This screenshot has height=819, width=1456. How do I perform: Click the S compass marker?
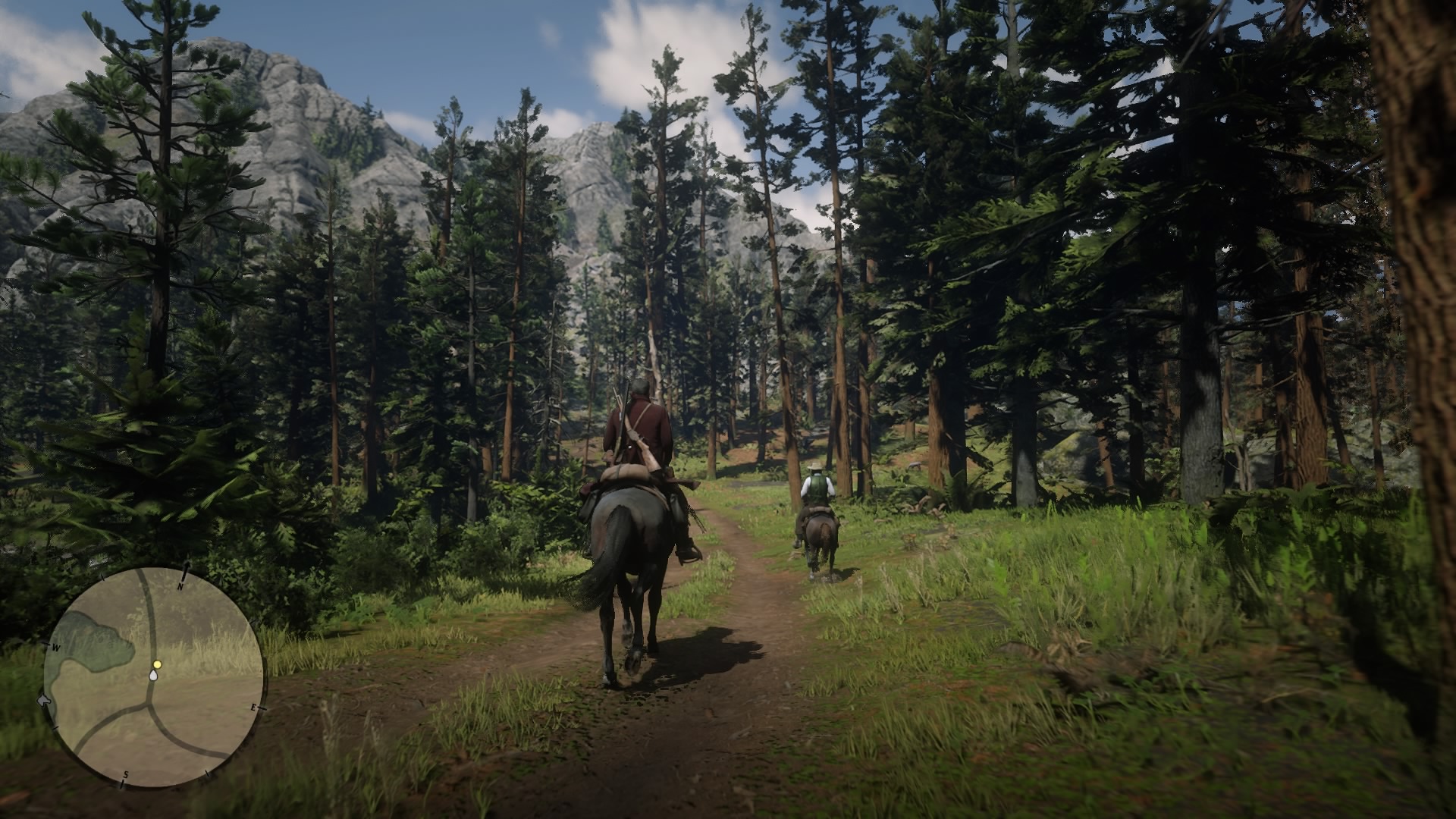(126, 773)
